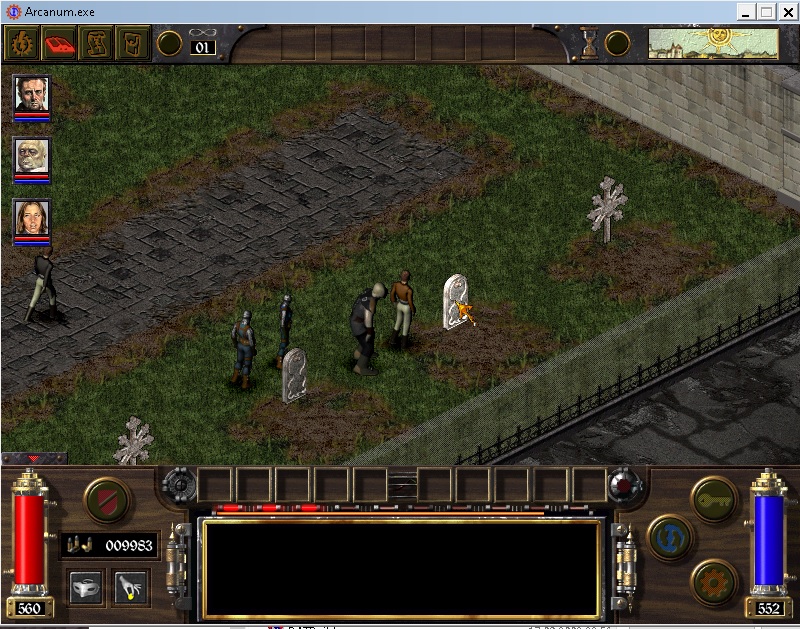Open the skills panel with the mask icon
This screenshot has height=629, width=800.
click(x=86, y=587)
